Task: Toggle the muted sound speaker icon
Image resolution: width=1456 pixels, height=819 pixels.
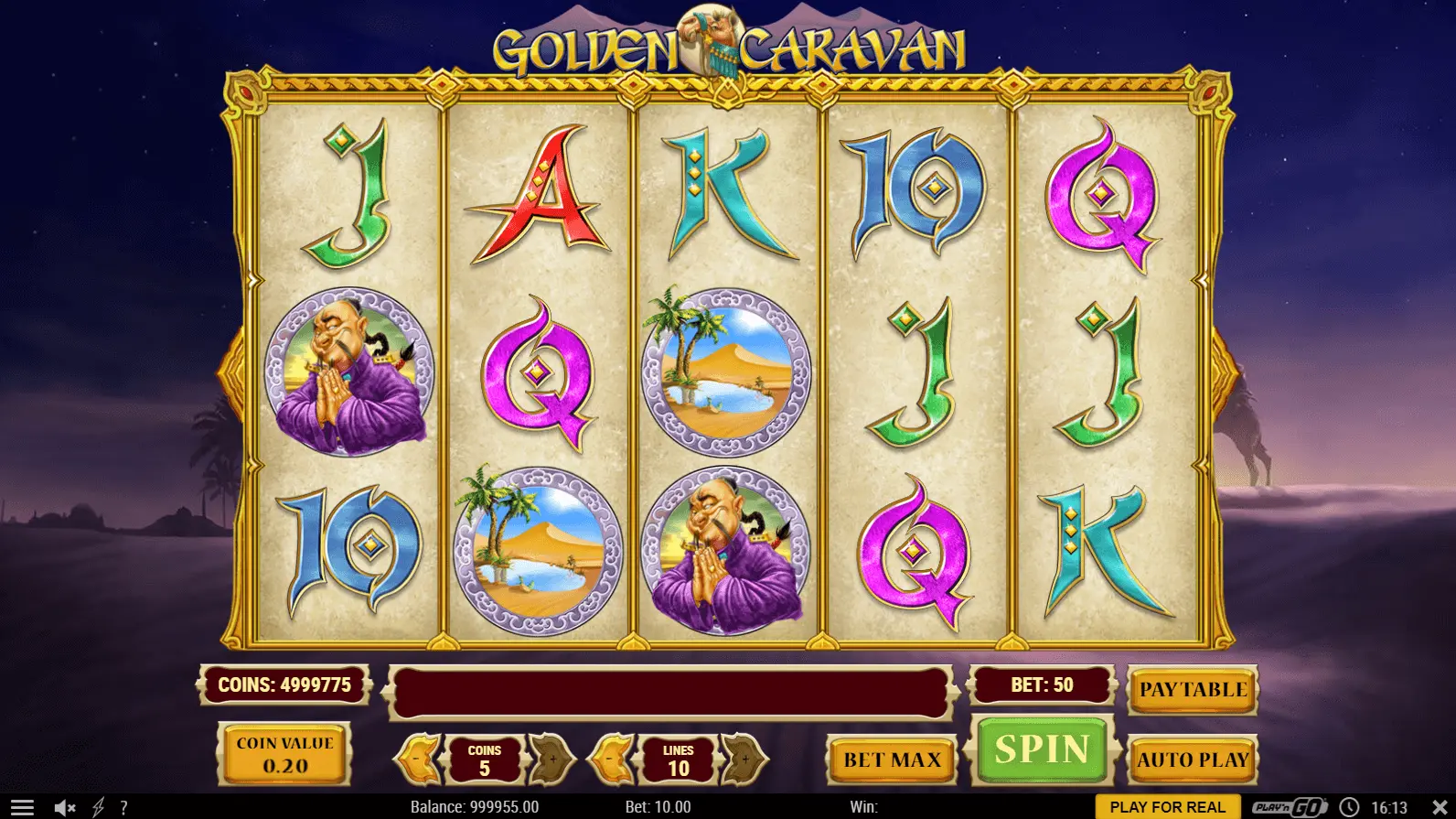Action: tap(64, 807)
